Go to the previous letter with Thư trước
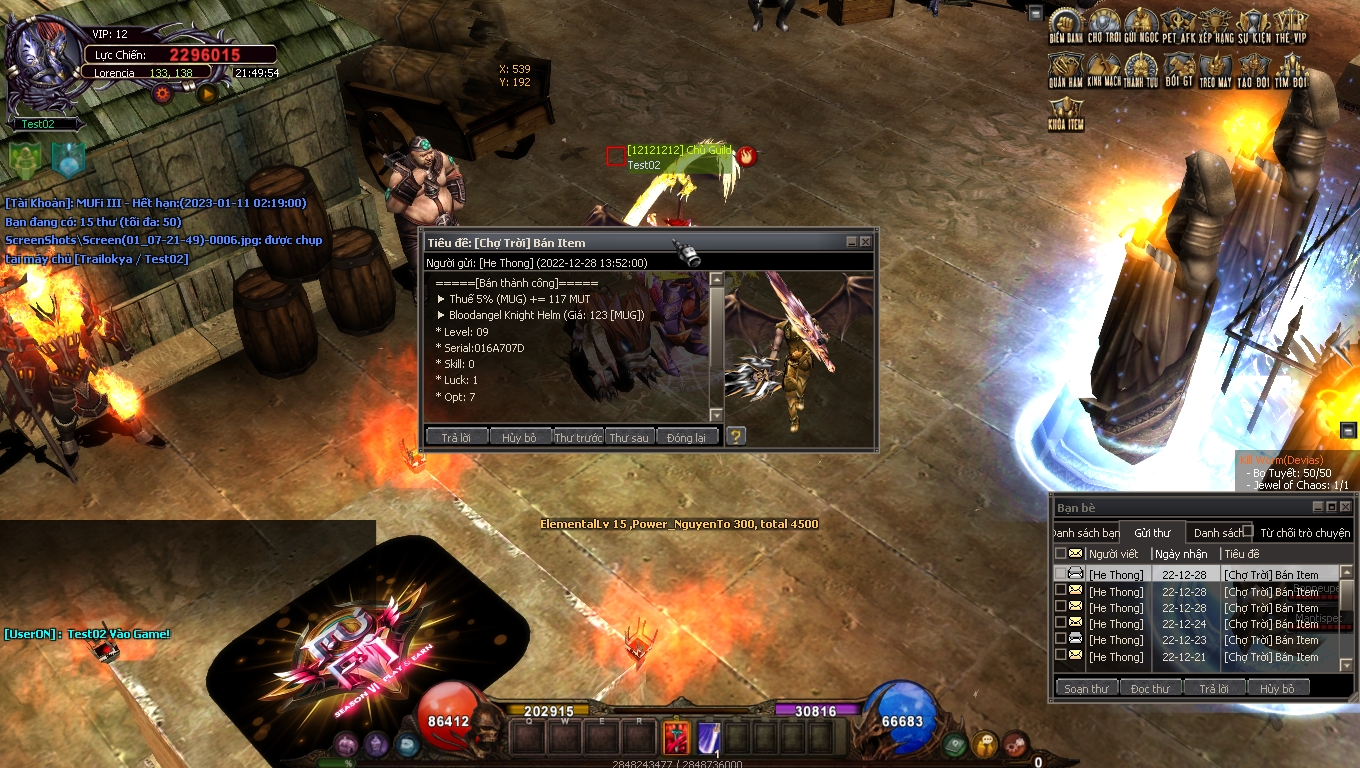 (x=578, y=437)
